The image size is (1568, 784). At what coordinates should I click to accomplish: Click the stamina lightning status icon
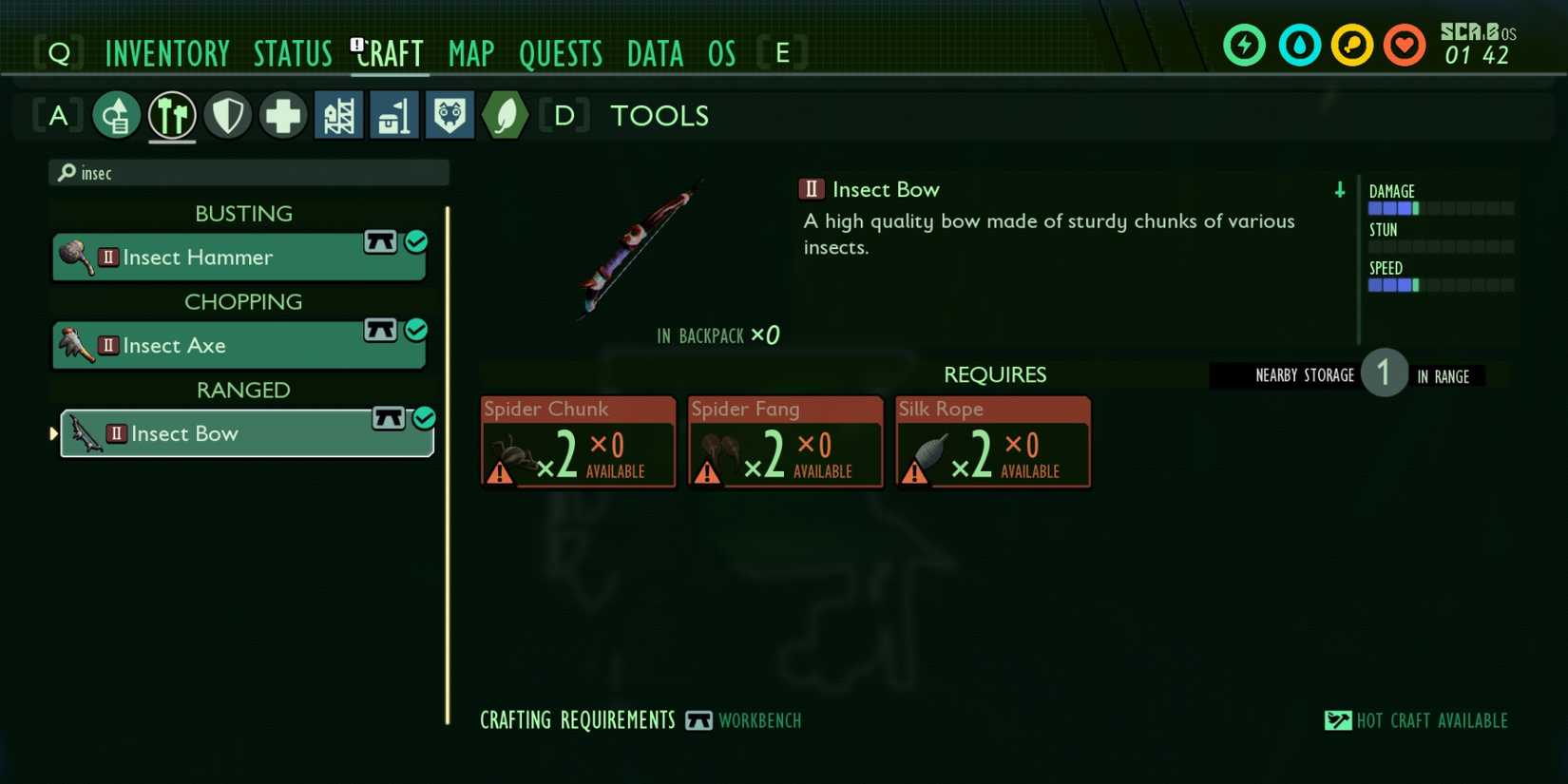point(1245,44)
